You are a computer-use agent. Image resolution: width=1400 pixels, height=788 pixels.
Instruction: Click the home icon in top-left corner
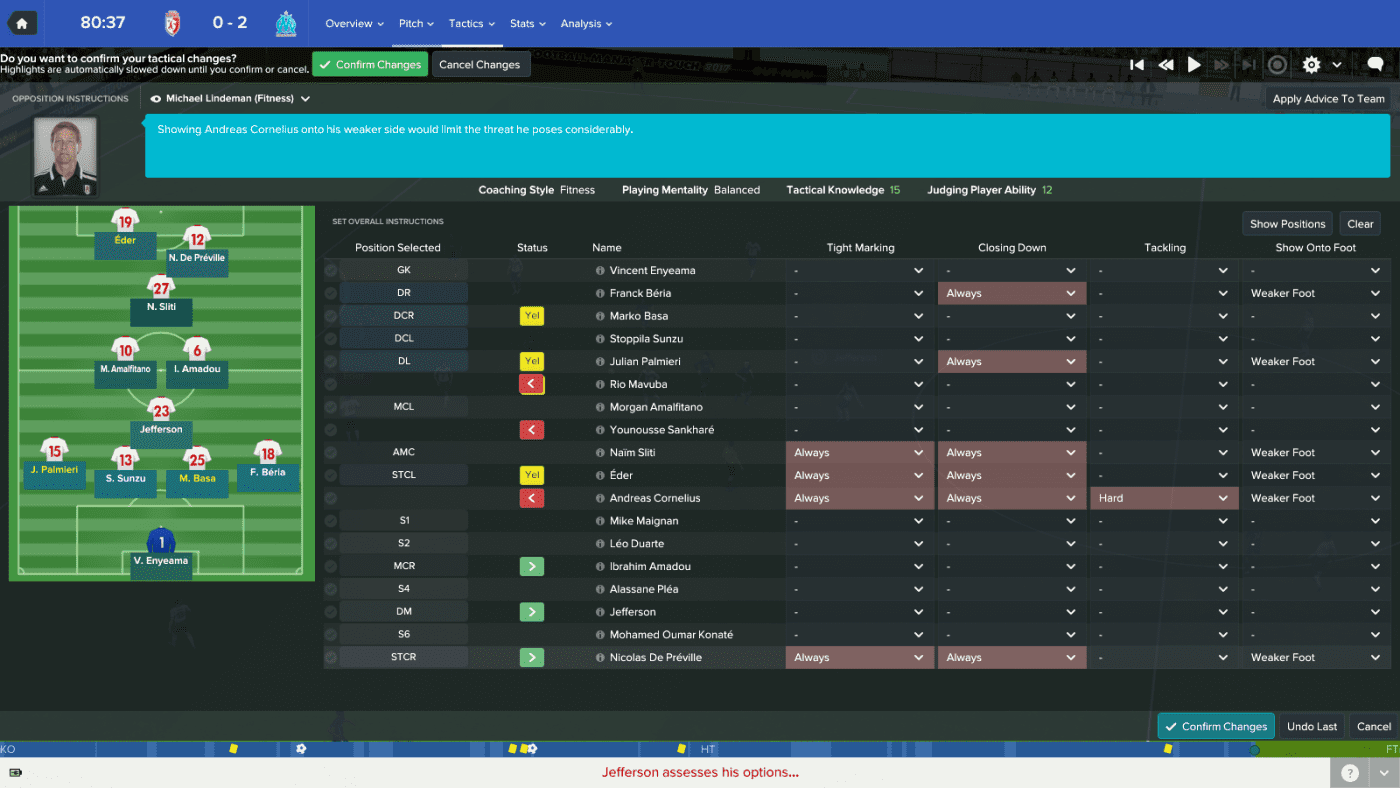tap(21, 22)
